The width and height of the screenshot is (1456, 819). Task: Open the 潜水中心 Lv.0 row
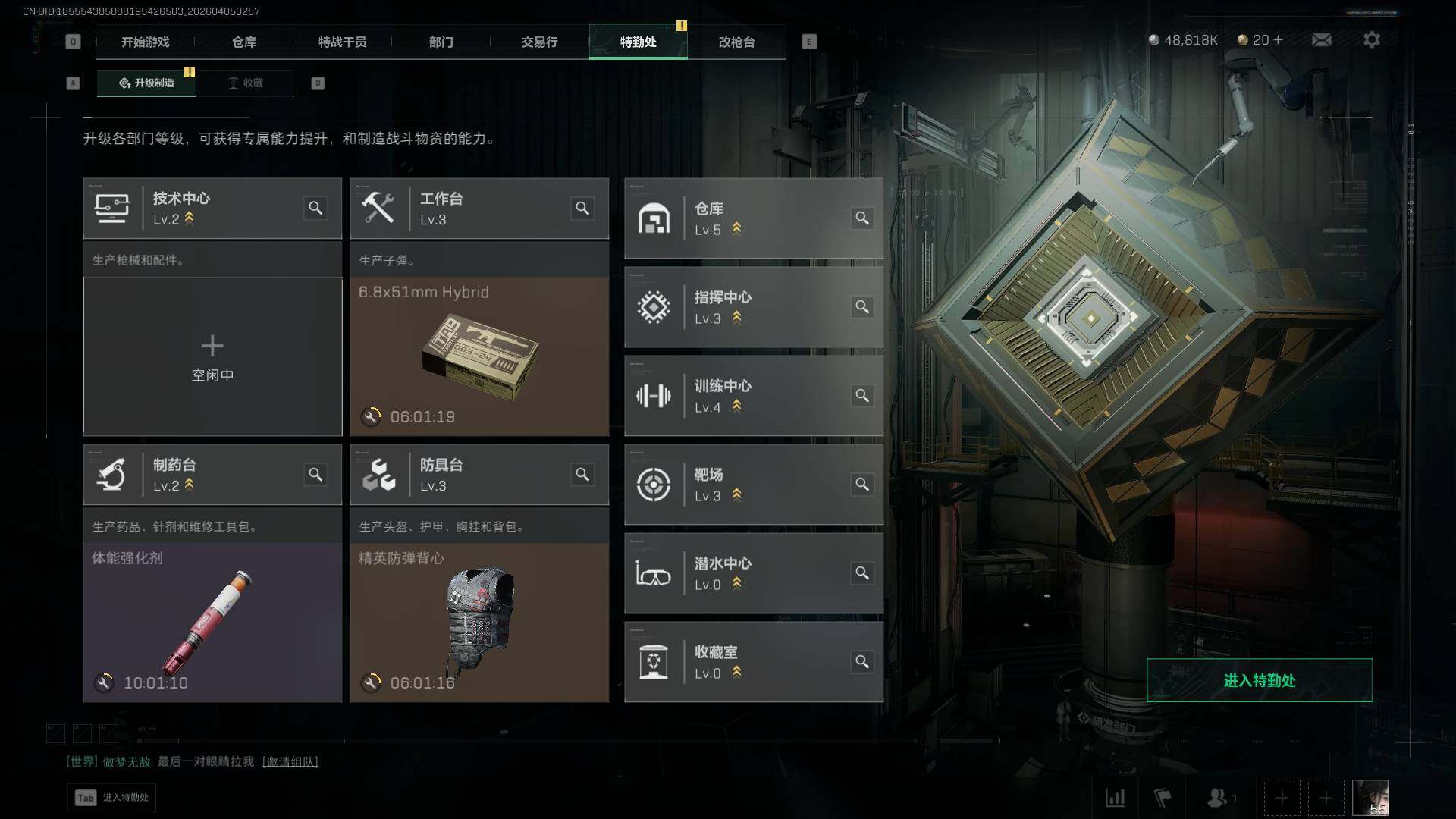(x=753, y=573)
